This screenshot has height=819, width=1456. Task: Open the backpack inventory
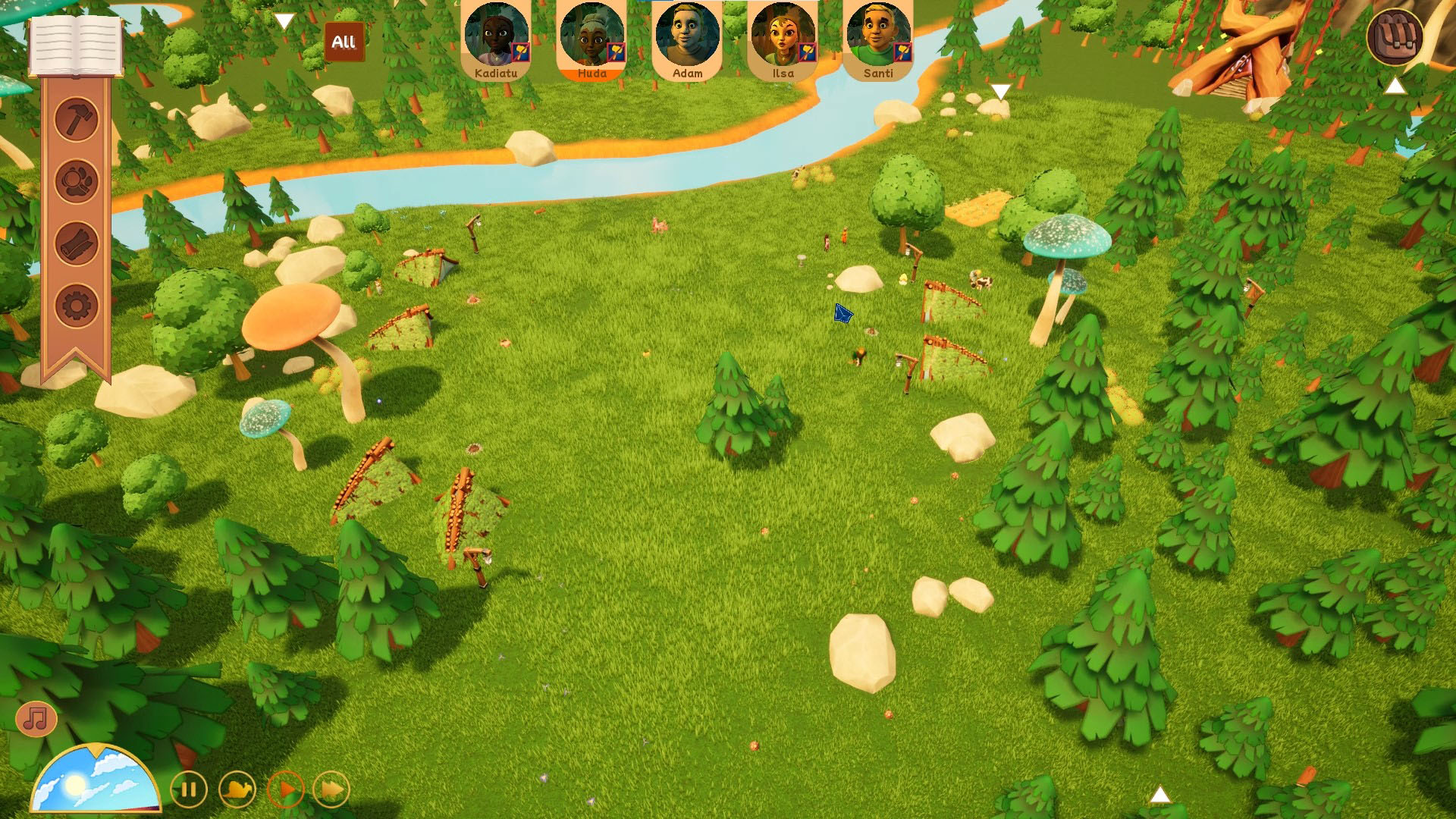pyautogui.click(x=1395, y=36)
